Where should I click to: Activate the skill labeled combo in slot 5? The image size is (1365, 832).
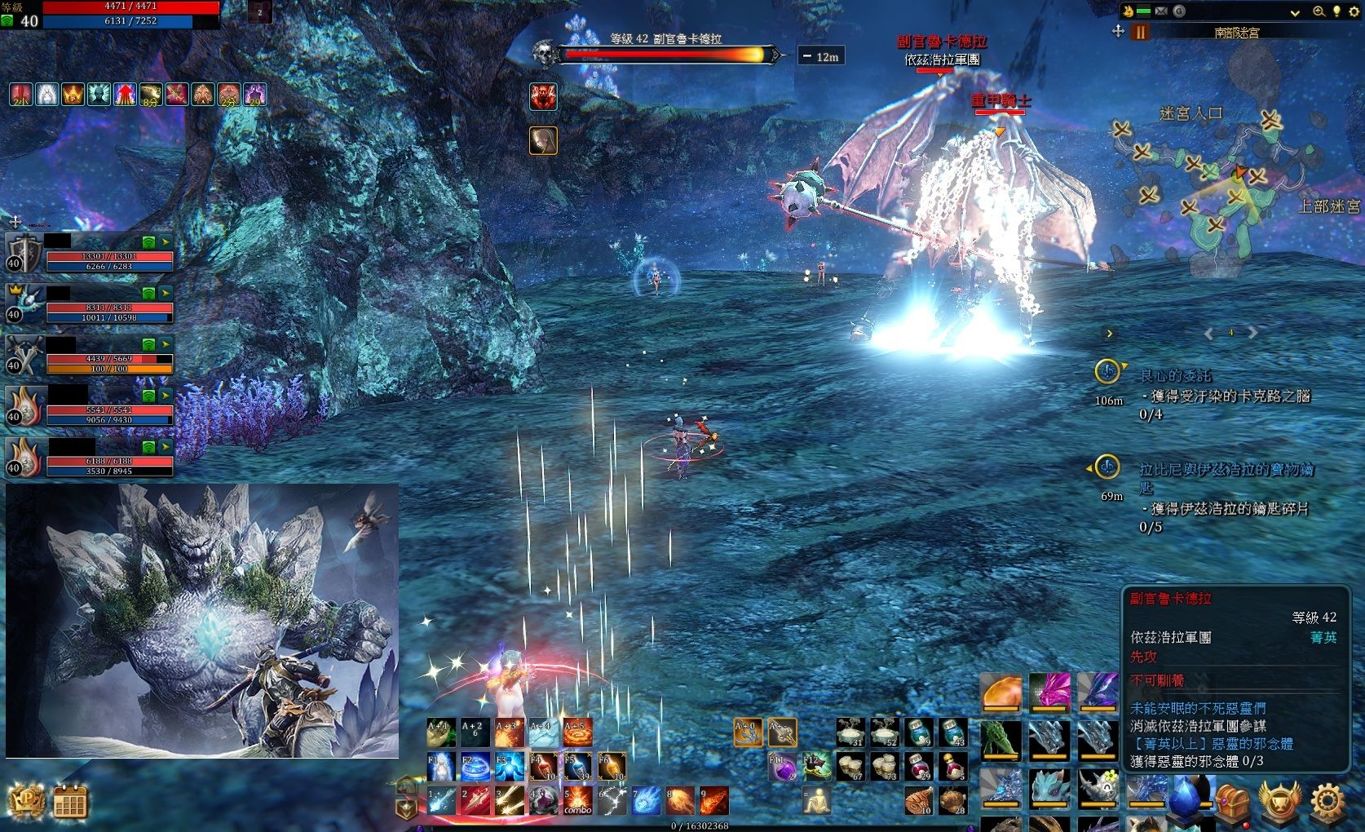pyautogui.click(x=578, y=800)
